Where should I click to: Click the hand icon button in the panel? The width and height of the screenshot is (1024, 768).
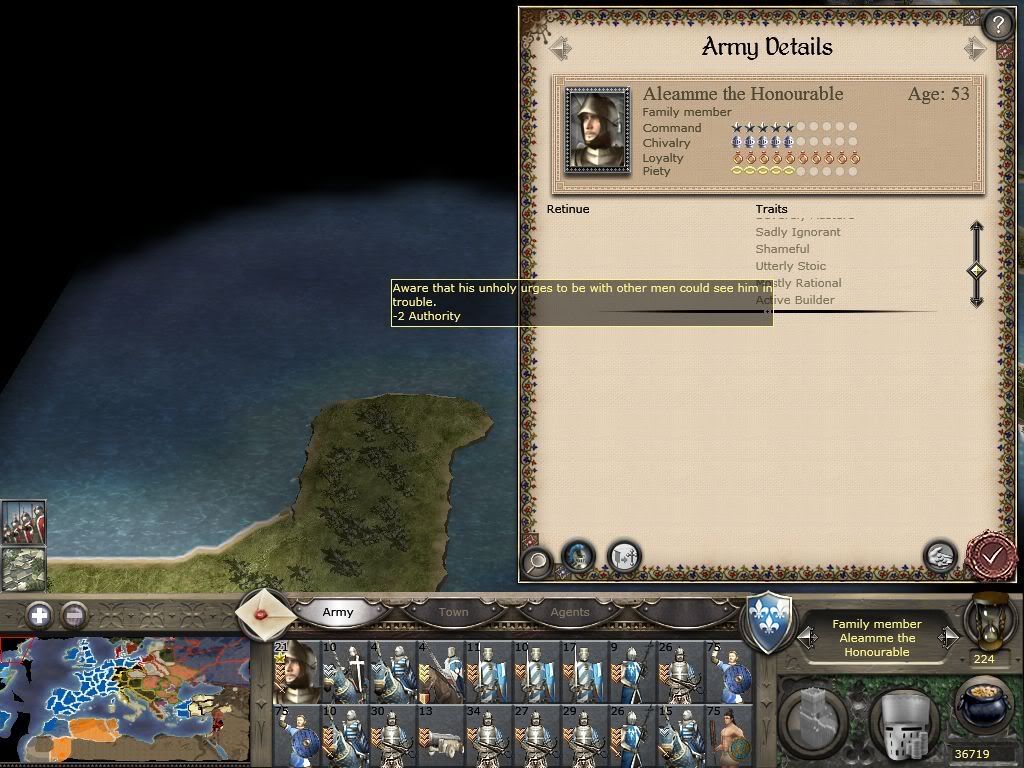pyautogui.click(x=939, y=556)
